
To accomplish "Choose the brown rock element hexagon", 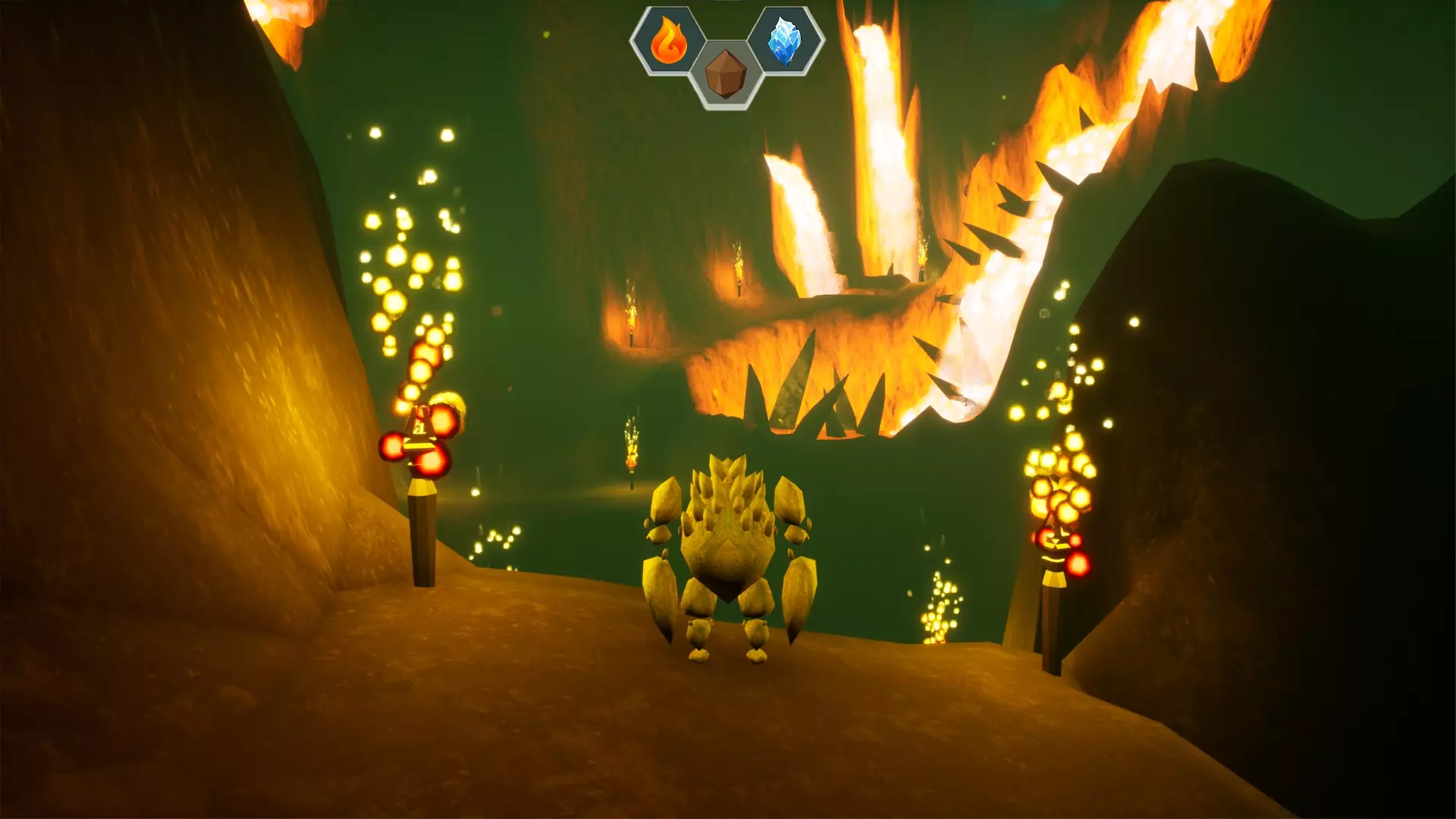I will (726, 74).
